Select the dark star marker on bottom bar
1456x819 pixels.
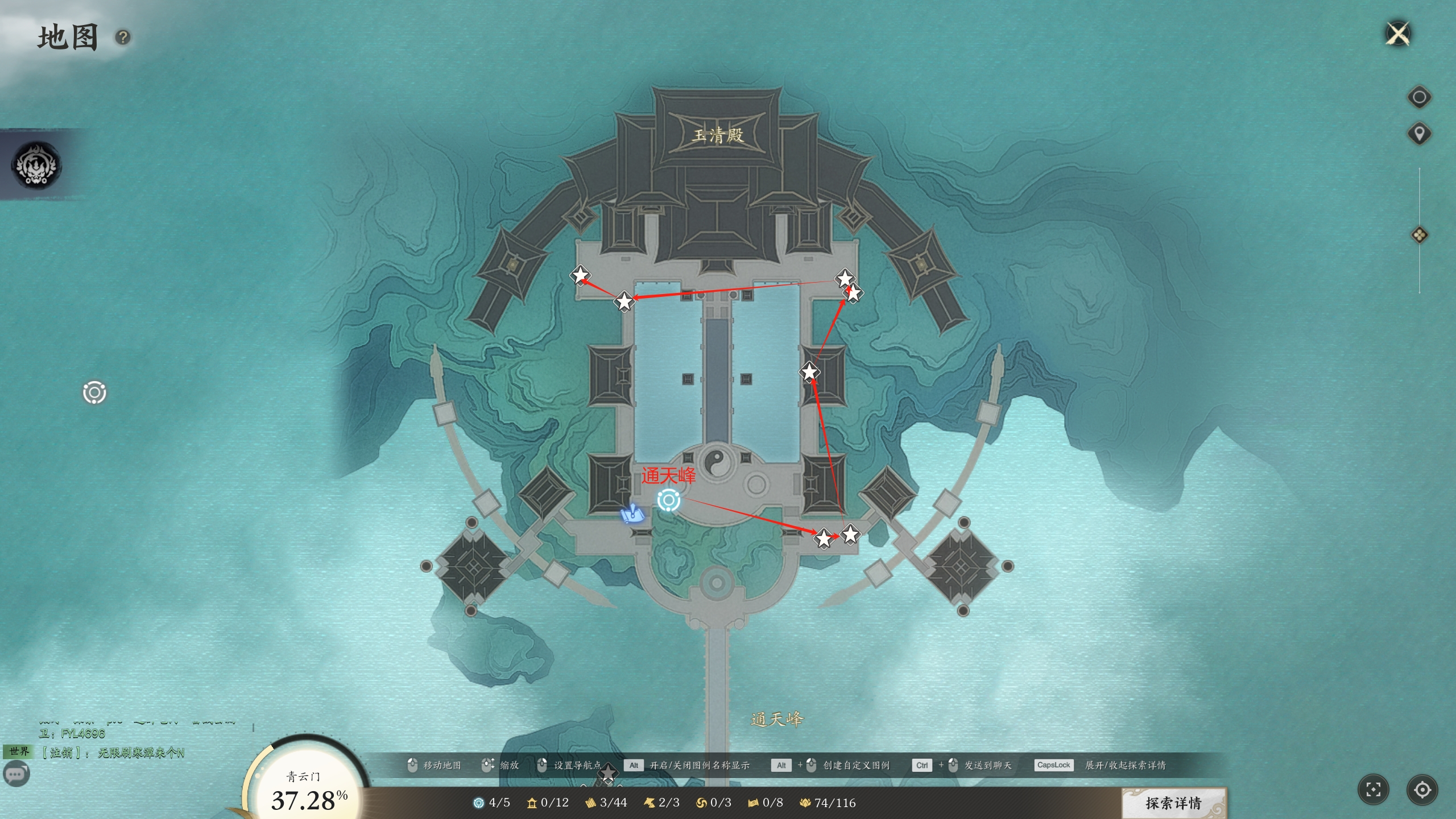click(608, 772)
